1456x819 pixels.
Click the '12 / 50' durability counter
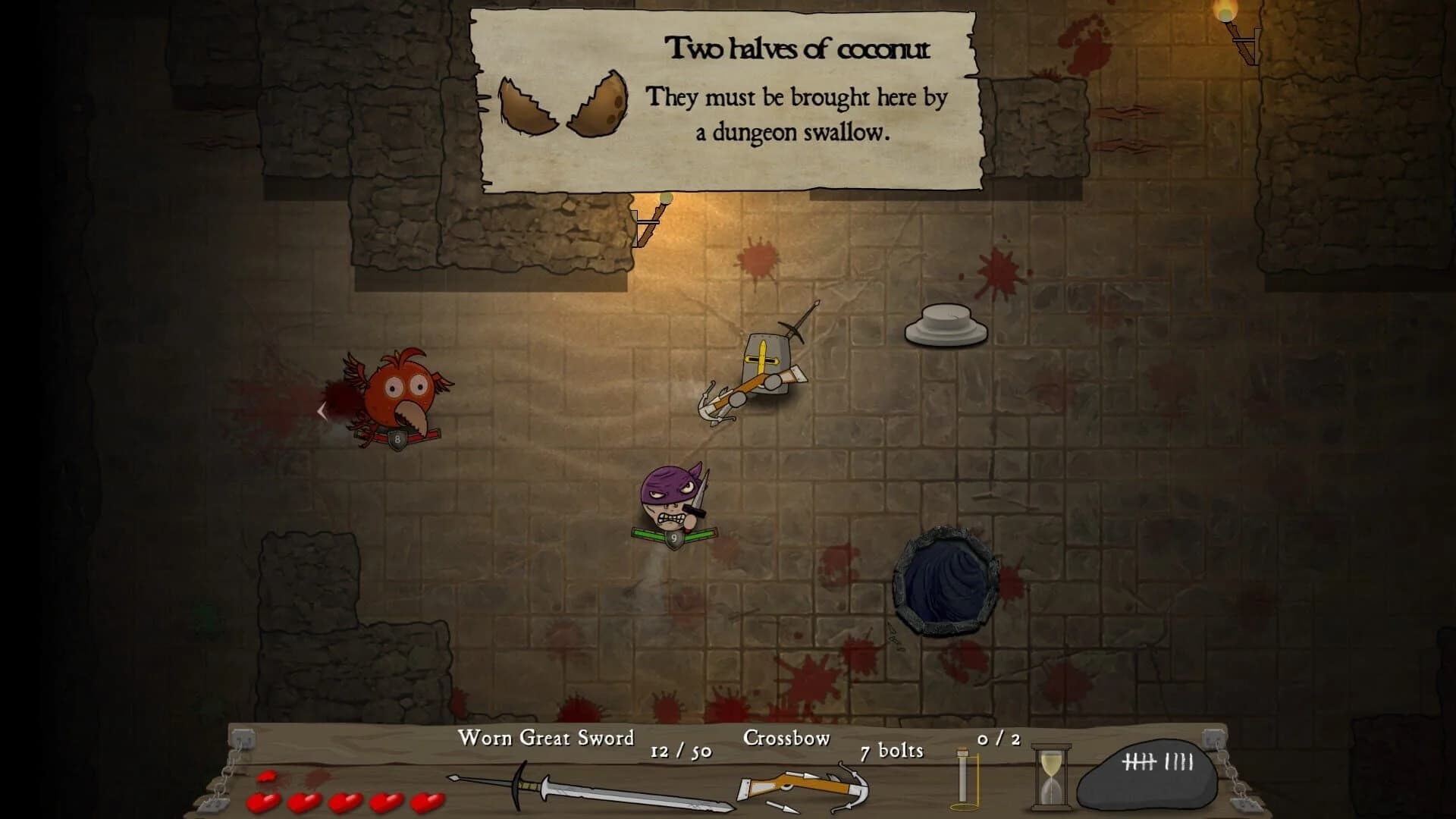(x=680, y=753)
